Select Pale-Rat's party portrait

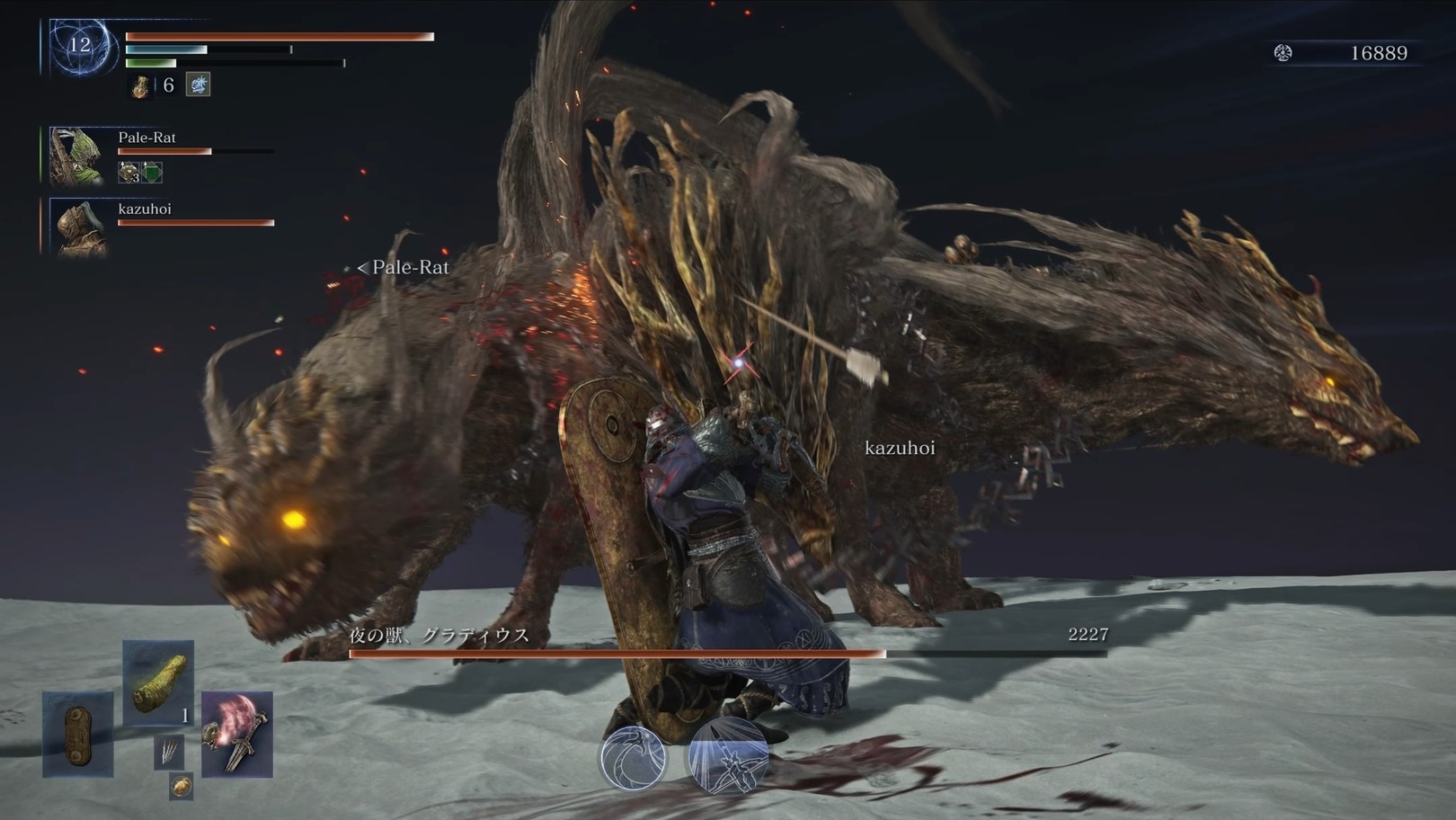click(x=77, y=156)
